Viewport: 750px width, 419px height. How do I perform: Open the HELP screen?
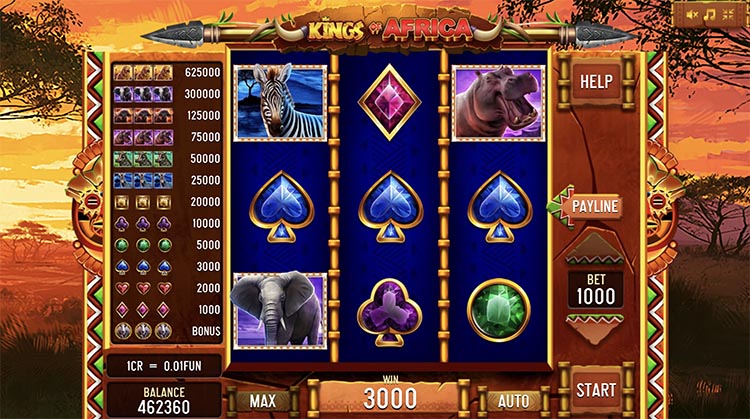(599, 81)
